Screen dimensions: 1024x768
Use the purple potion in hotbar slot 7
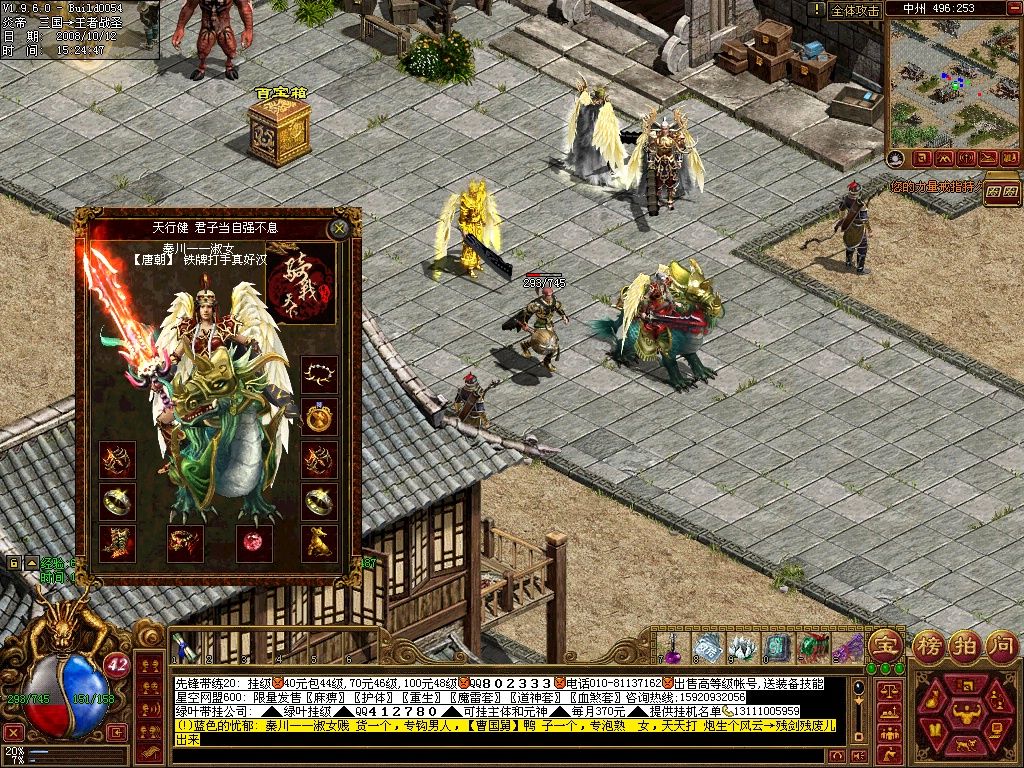pyautogui.click(x=674, y=647)
